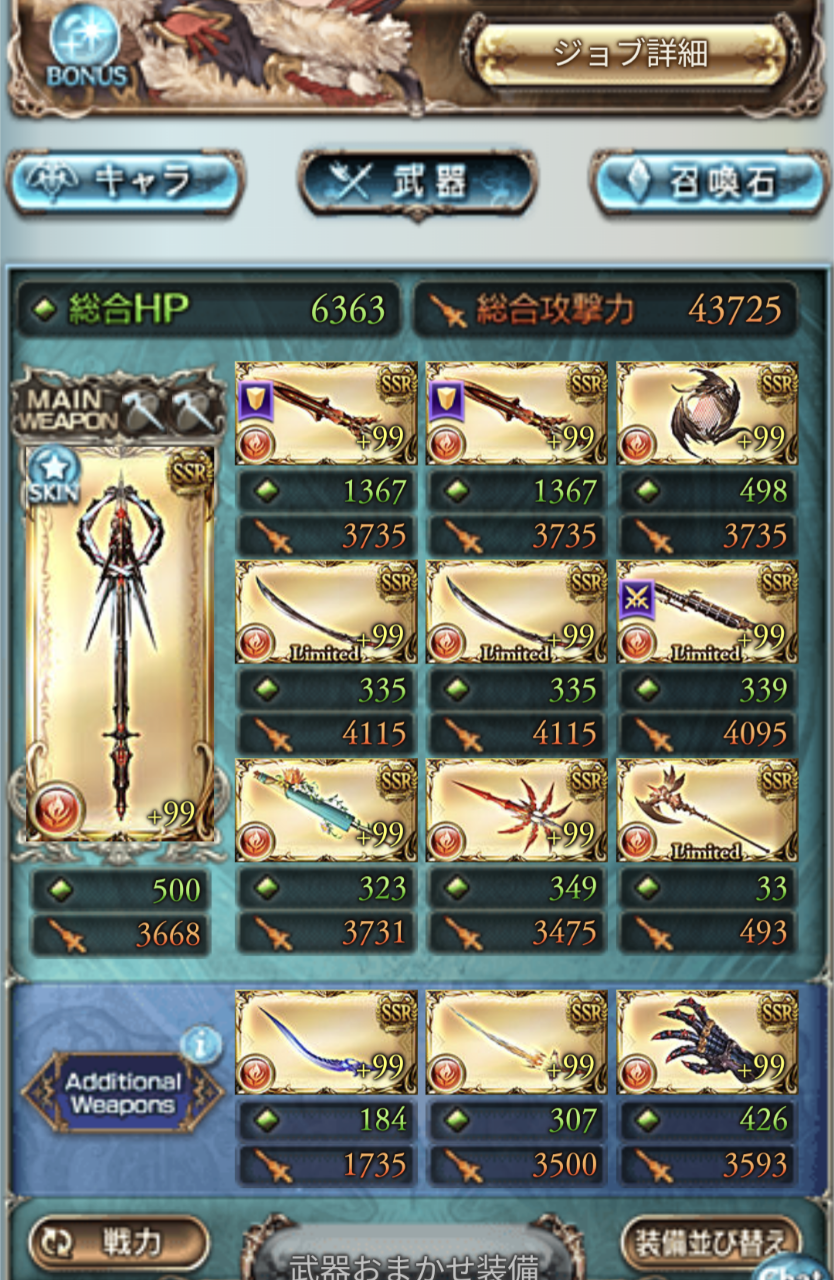Select the gun weapon with purple skill badge

pos(707,611)
